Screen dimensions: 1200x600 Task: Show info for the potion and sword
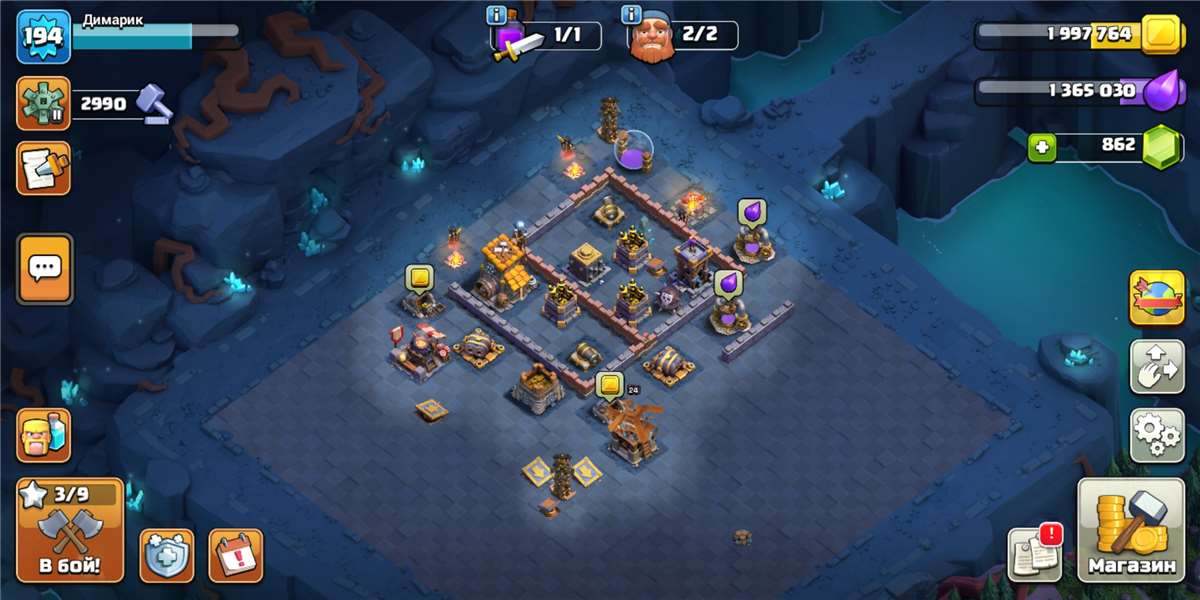496,15
